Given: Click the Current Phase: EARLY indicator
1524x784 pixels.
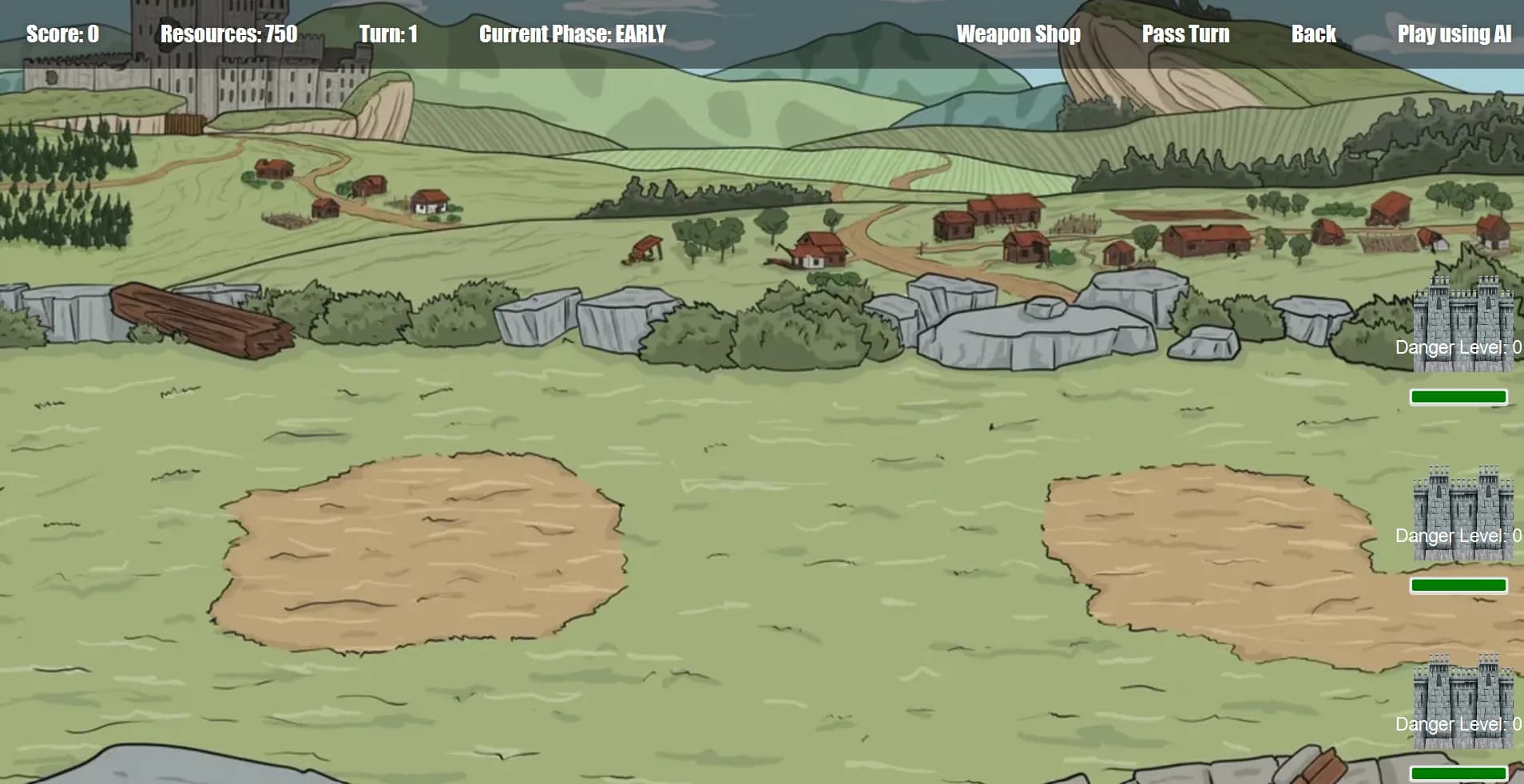Looking at the screenshot, I should pos(572,34).
